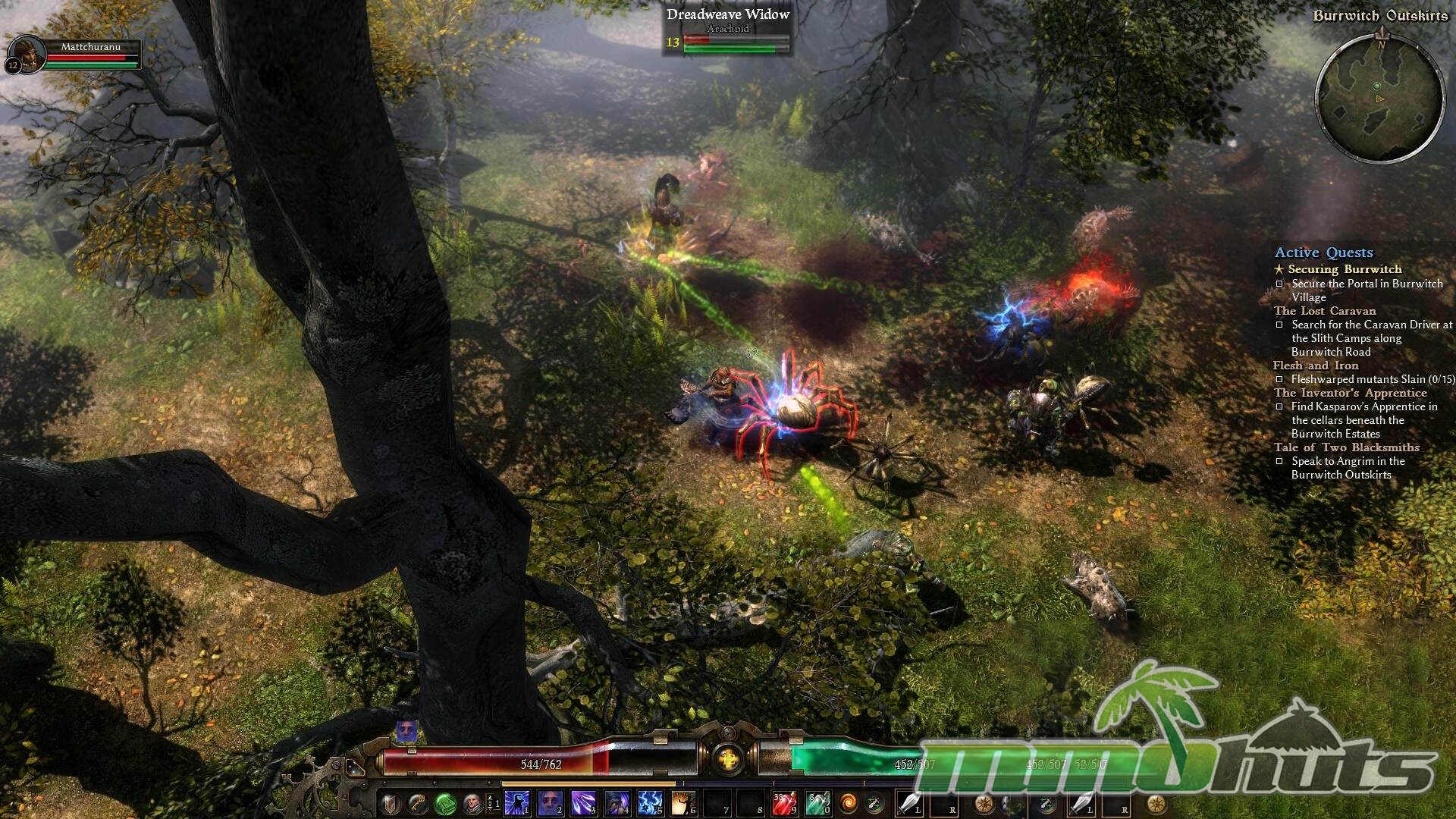
Task: Drink the green energy potion
Action: 817,803
